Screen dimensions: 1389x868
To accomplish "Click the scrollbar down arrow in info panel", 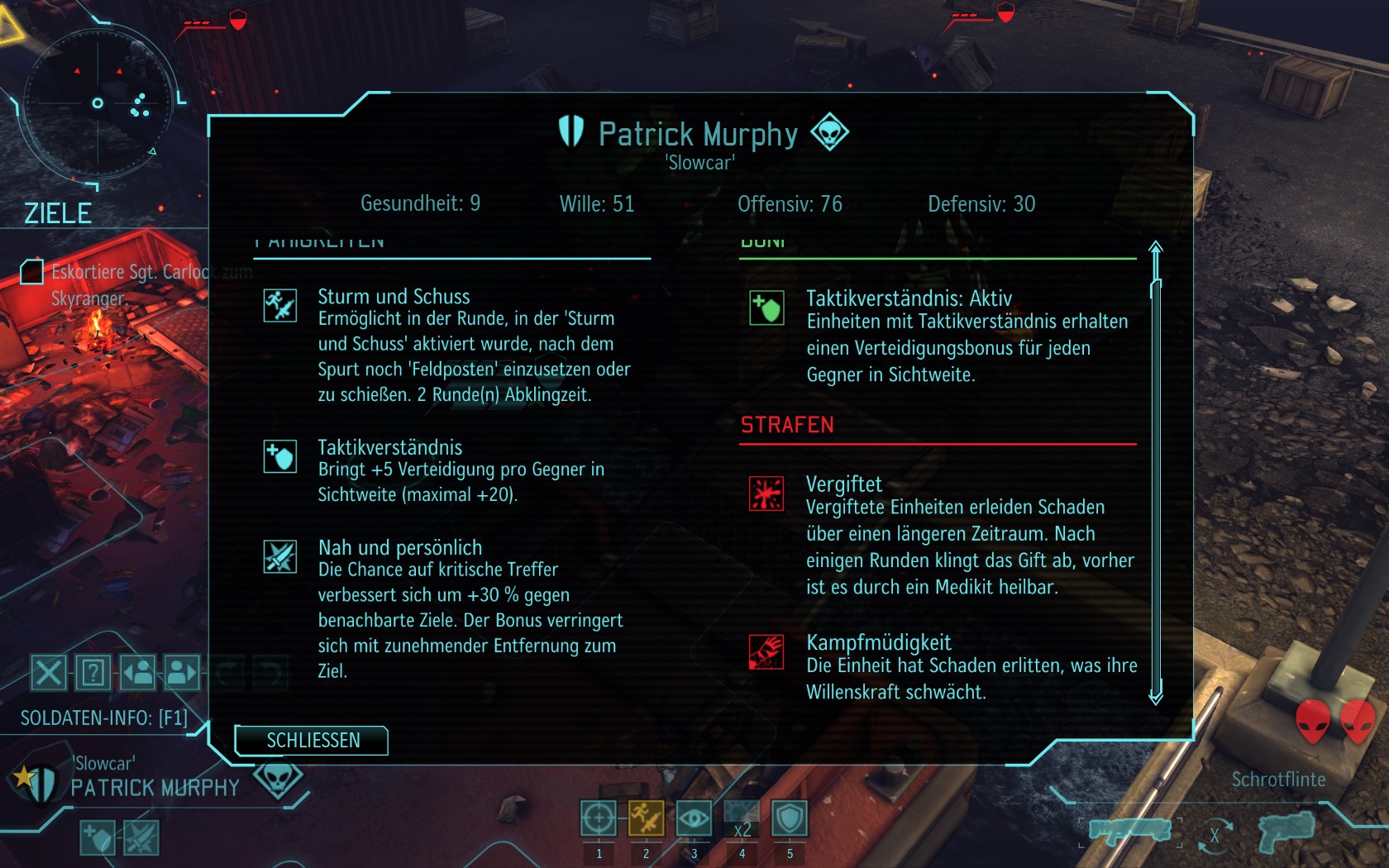I will 1156,696.
